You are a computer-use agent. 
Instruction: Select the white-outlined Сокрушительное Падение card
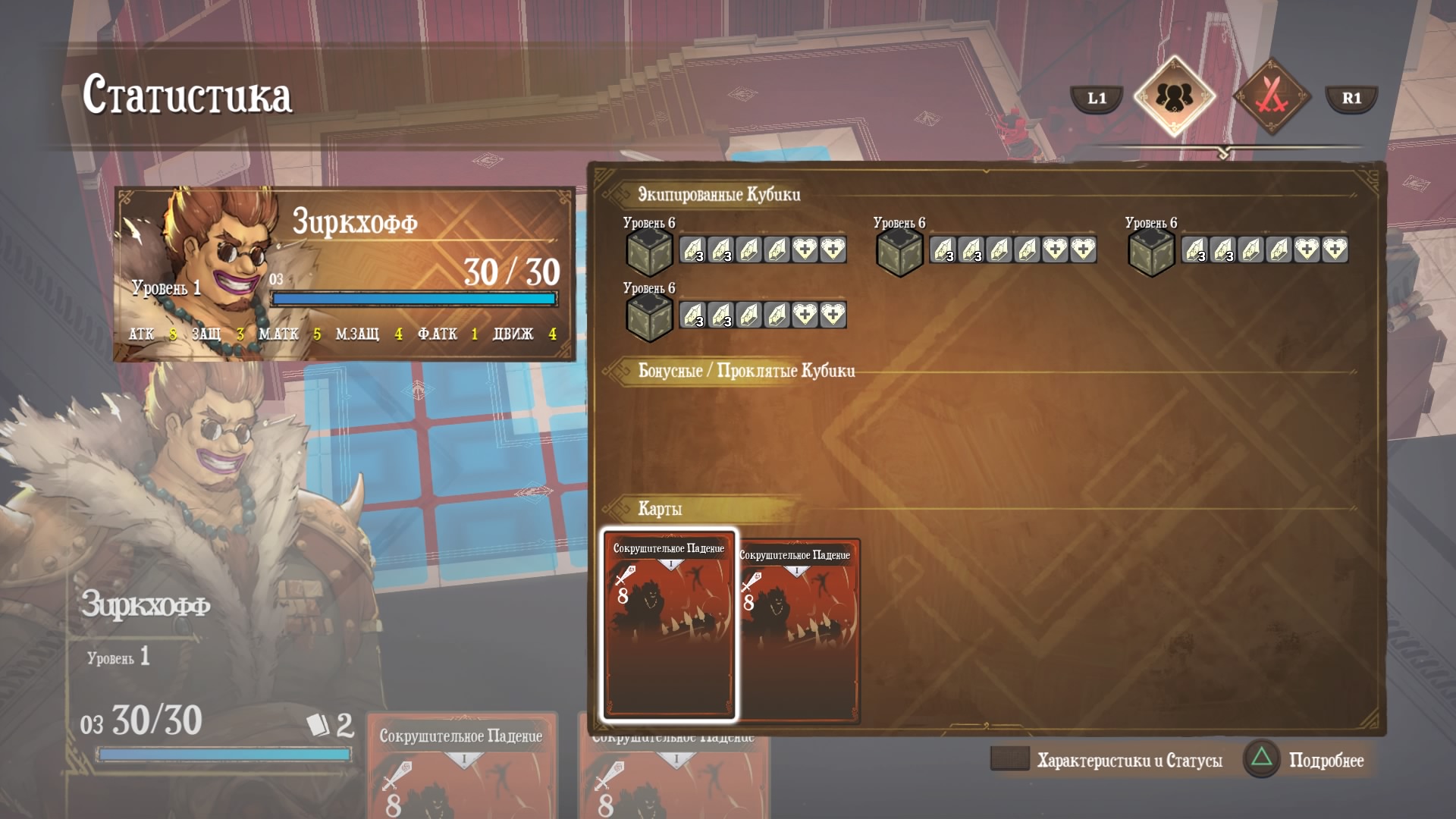(x=668, y=624)
